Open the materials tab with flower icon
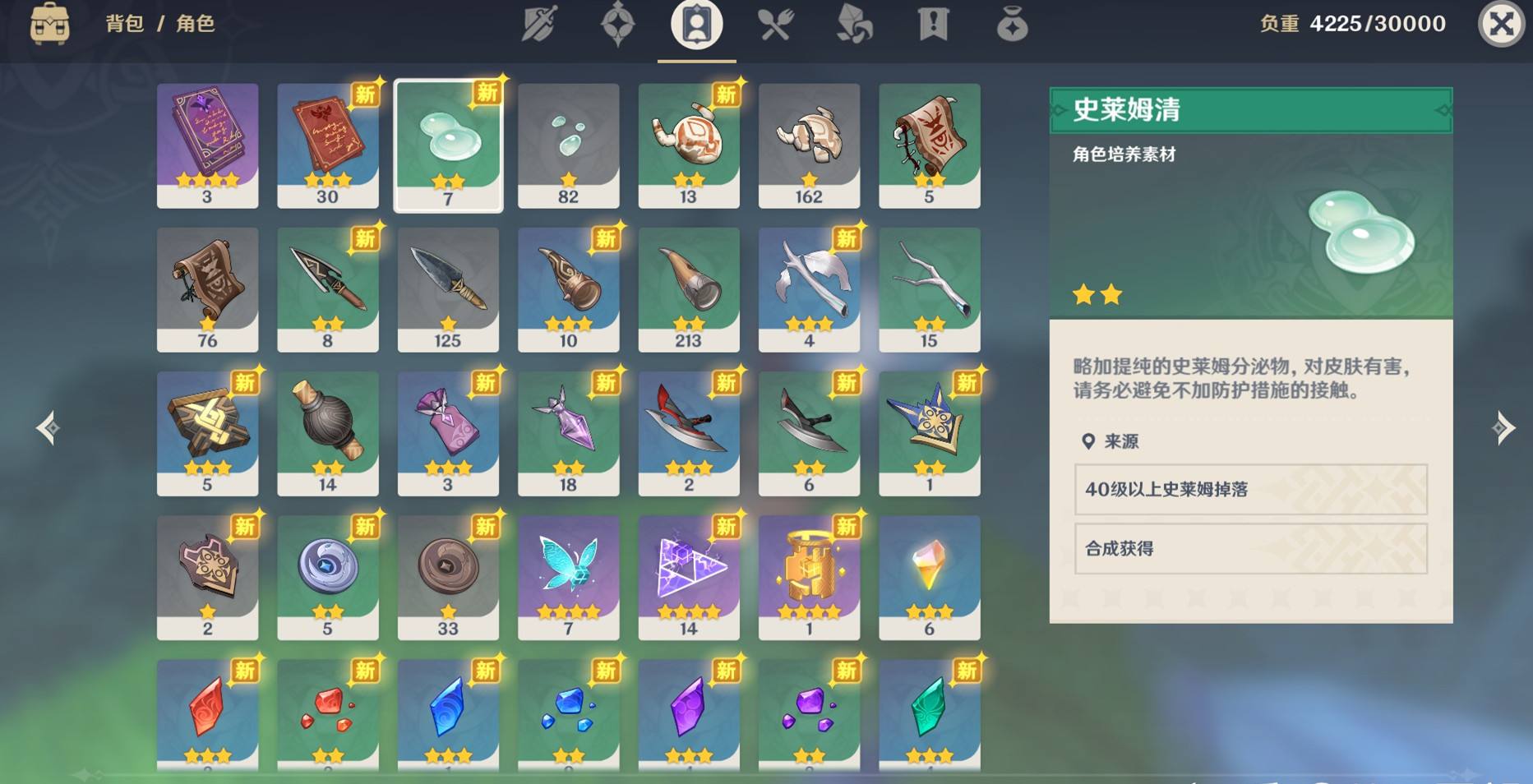Image resolution: width=1533 pixels, height=784 pixels. (x=854, y=24)
